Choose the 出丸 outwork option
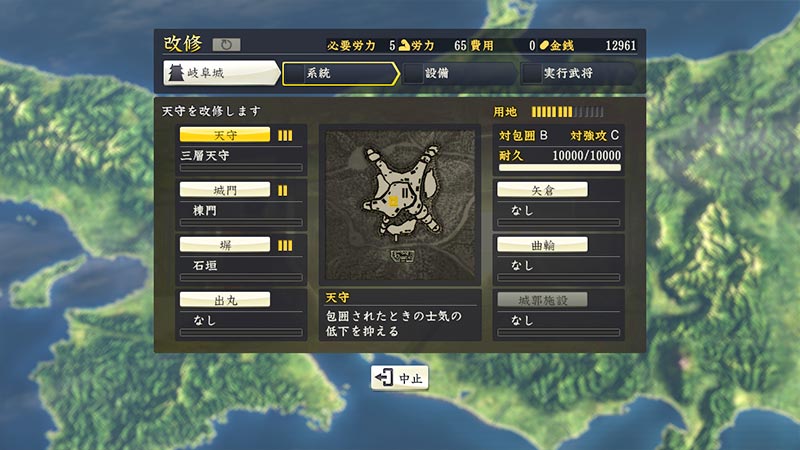Screen dimensions: 800x450 click(x=224, y=299)
